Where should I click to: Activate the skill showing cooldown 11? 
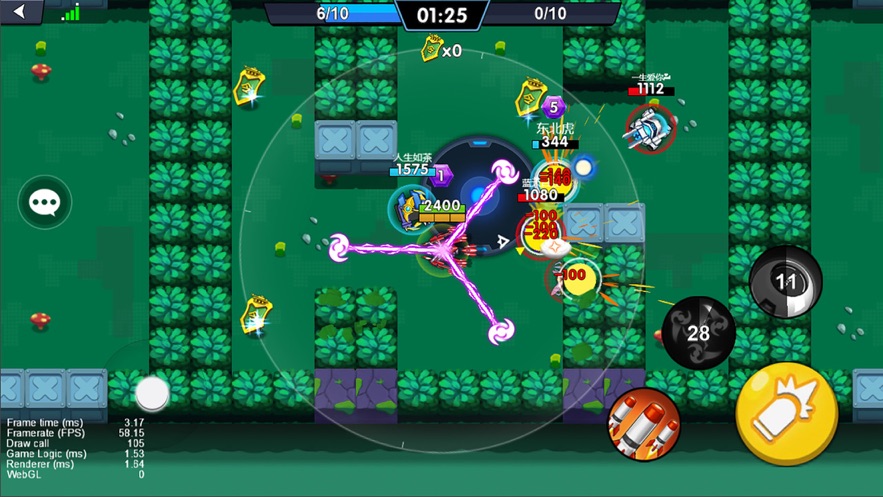pyautogui.click(x=786, y=282)
